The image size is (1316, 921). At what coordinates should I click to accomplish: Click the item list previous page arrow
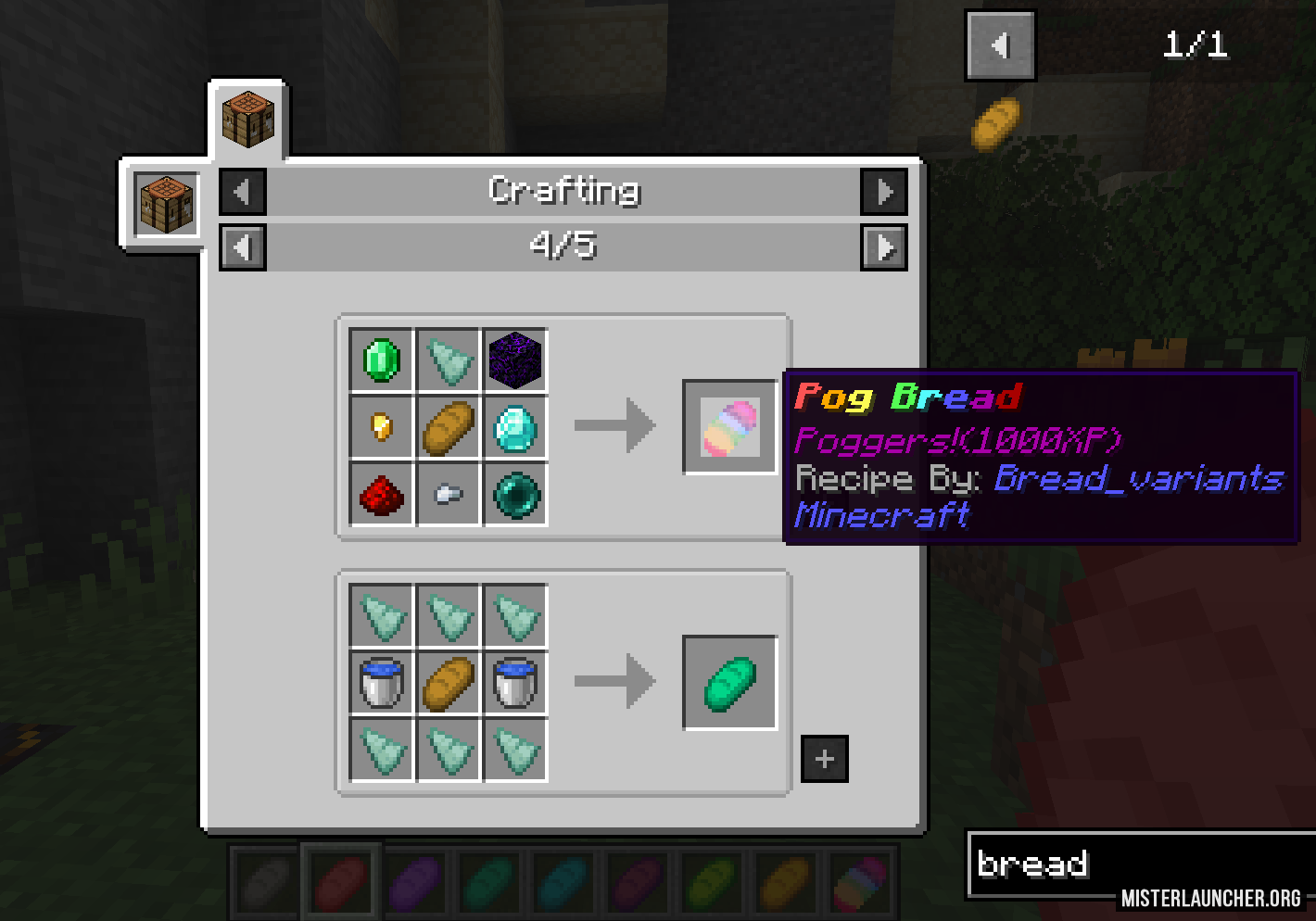click(1000, 45)
